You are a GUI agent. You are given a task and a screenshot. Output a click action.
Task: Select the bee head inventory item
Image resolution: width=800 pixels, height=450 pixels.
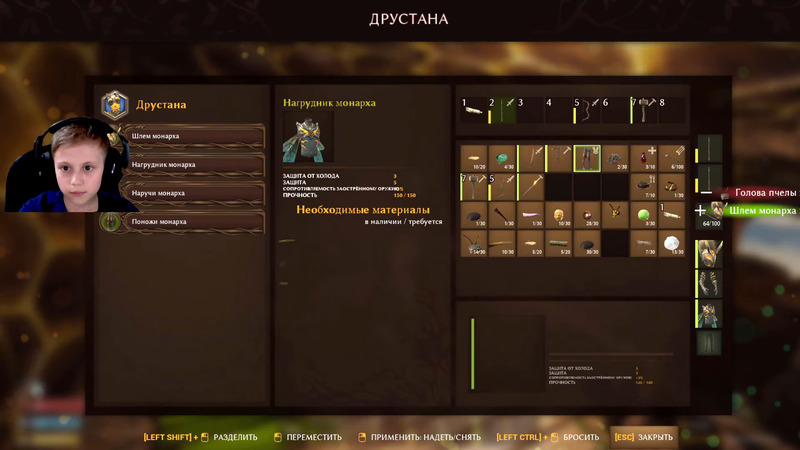615,215
